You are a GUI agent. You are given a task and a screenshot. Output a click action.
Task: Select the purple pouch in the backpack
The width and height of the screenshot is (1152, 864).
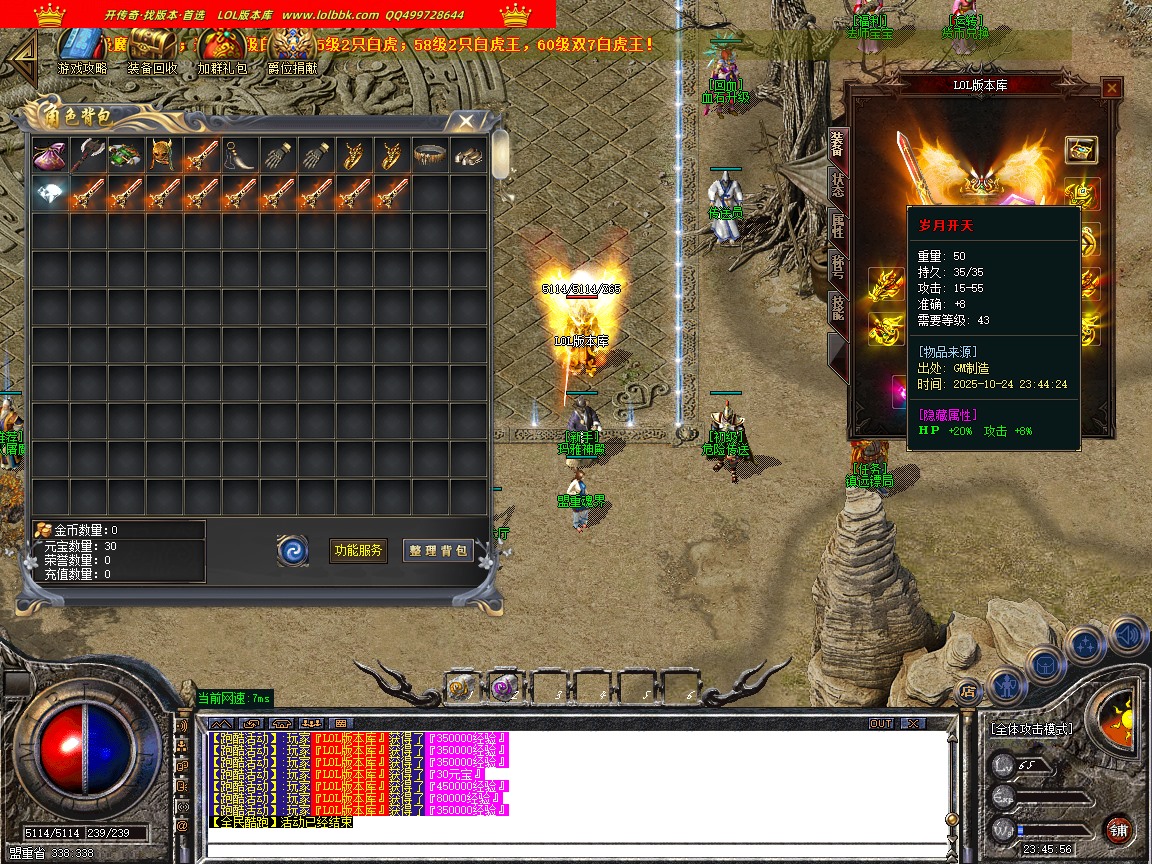point(49,155)
